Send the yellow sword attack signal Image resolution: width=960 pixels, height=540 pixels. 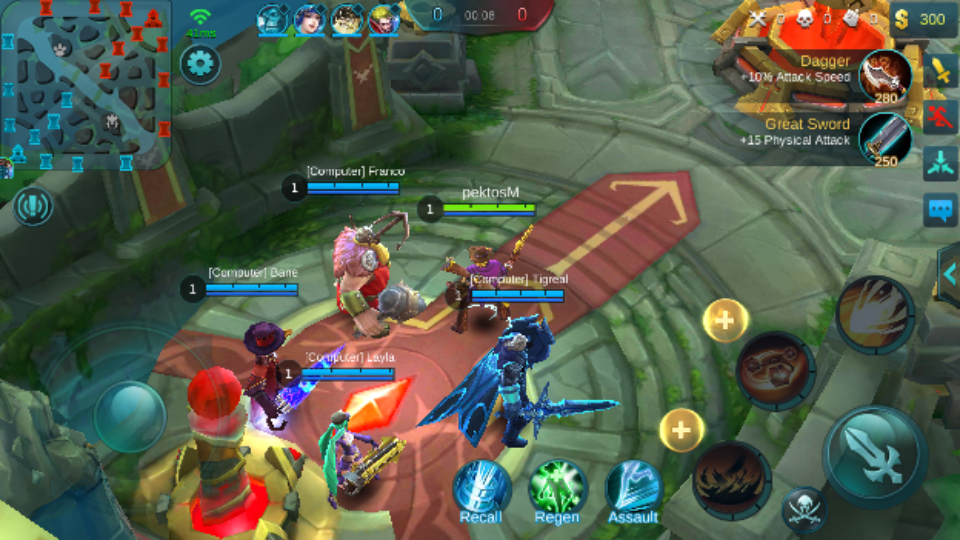point(940,71)
